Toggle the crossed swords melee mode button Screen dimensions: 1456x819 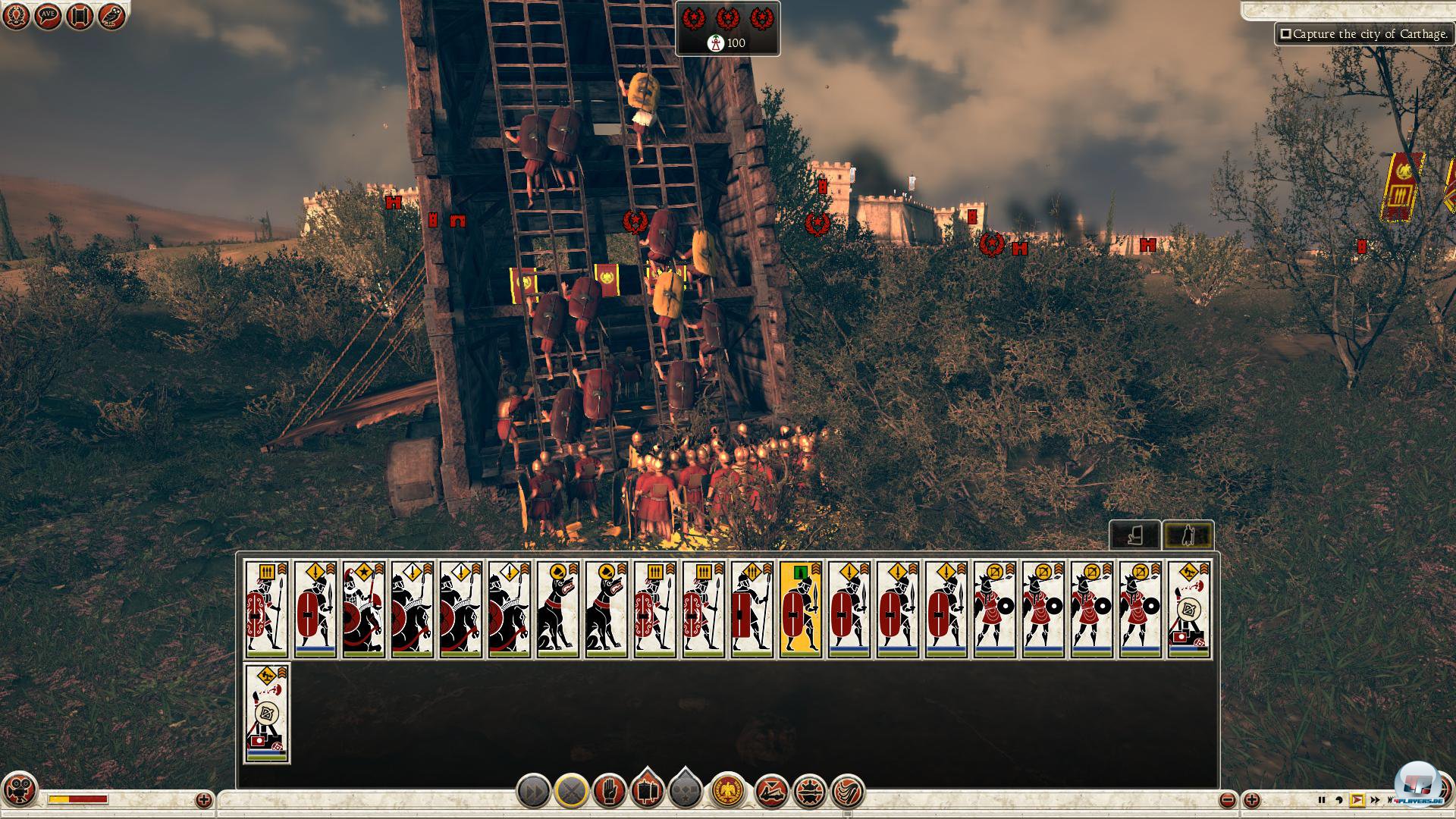pyautogui.click(x=571, y=792)
